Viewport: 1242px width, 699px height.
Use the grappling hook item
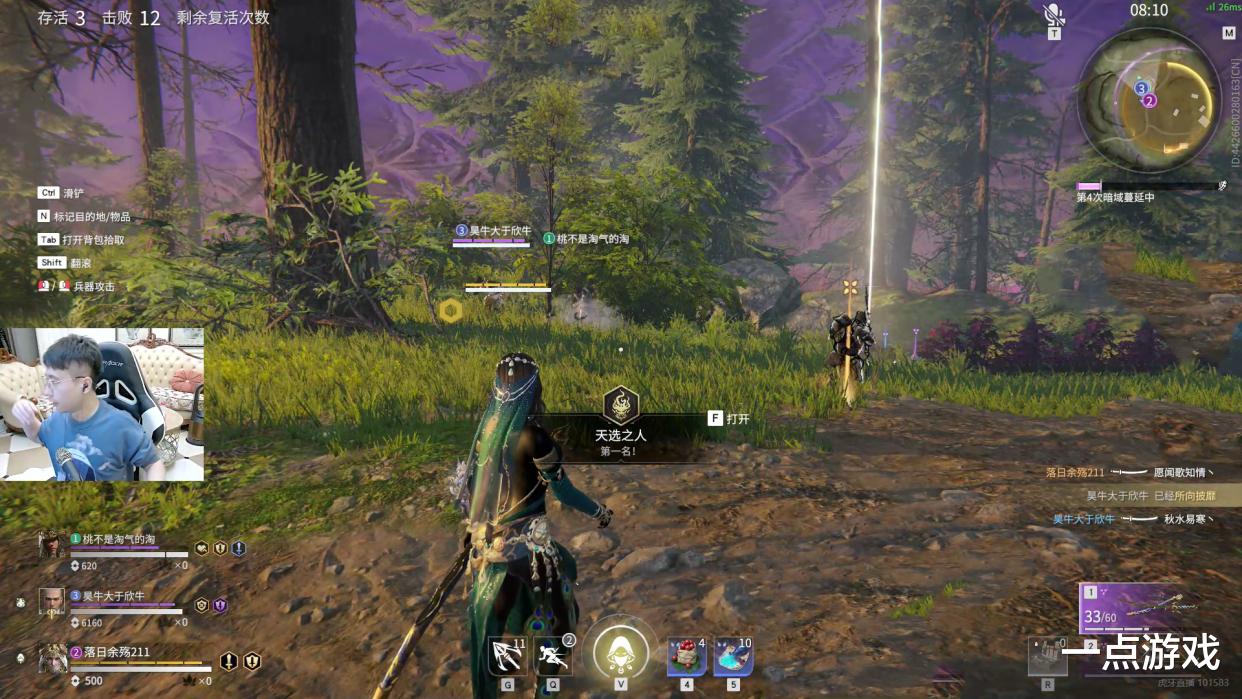(508, 656)
